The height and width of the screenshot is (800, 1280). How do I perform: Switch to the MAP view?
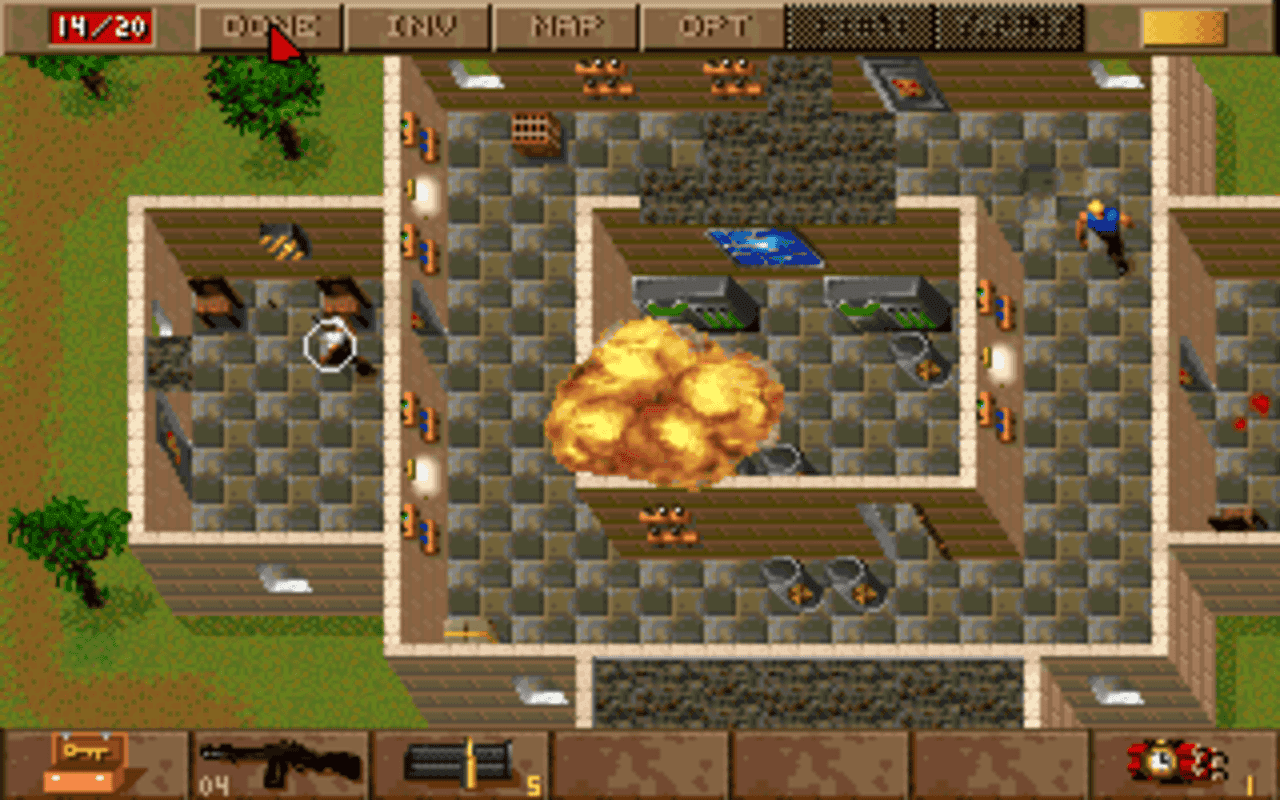[x=563, y=25]
